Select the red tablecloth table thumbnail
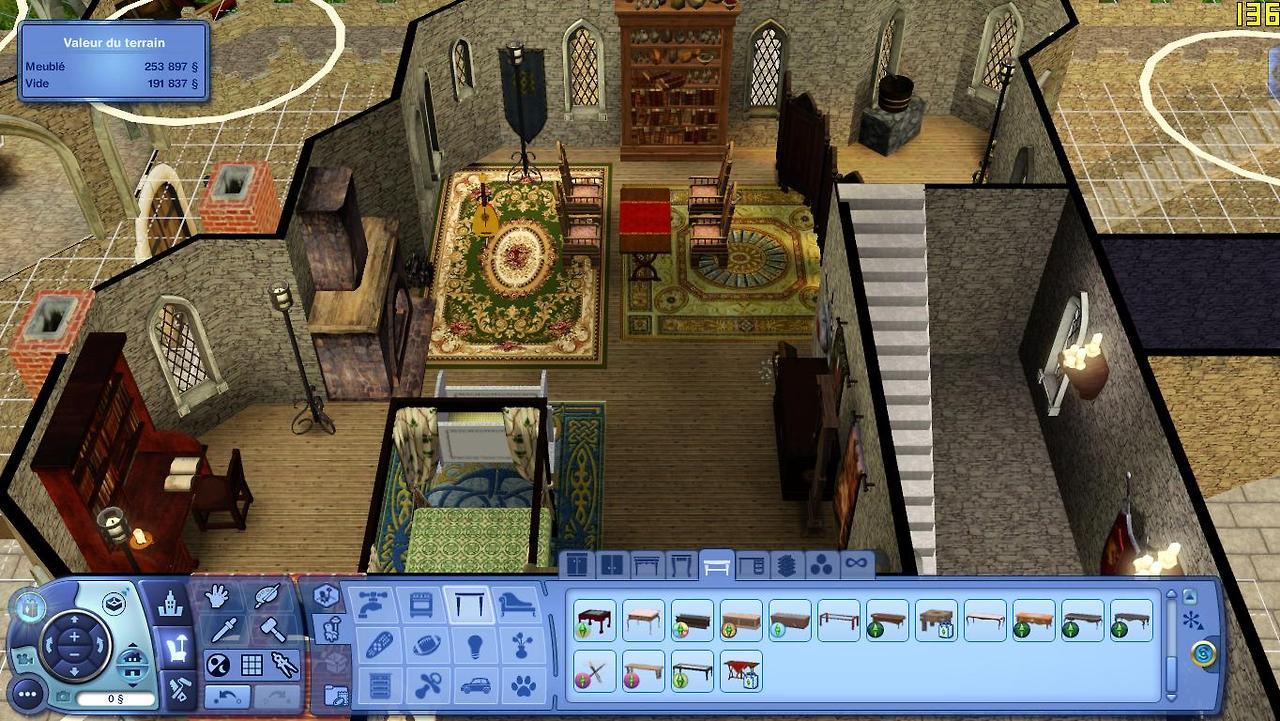The width and height of the screenshot is (1280, 721). click(741, 671)
